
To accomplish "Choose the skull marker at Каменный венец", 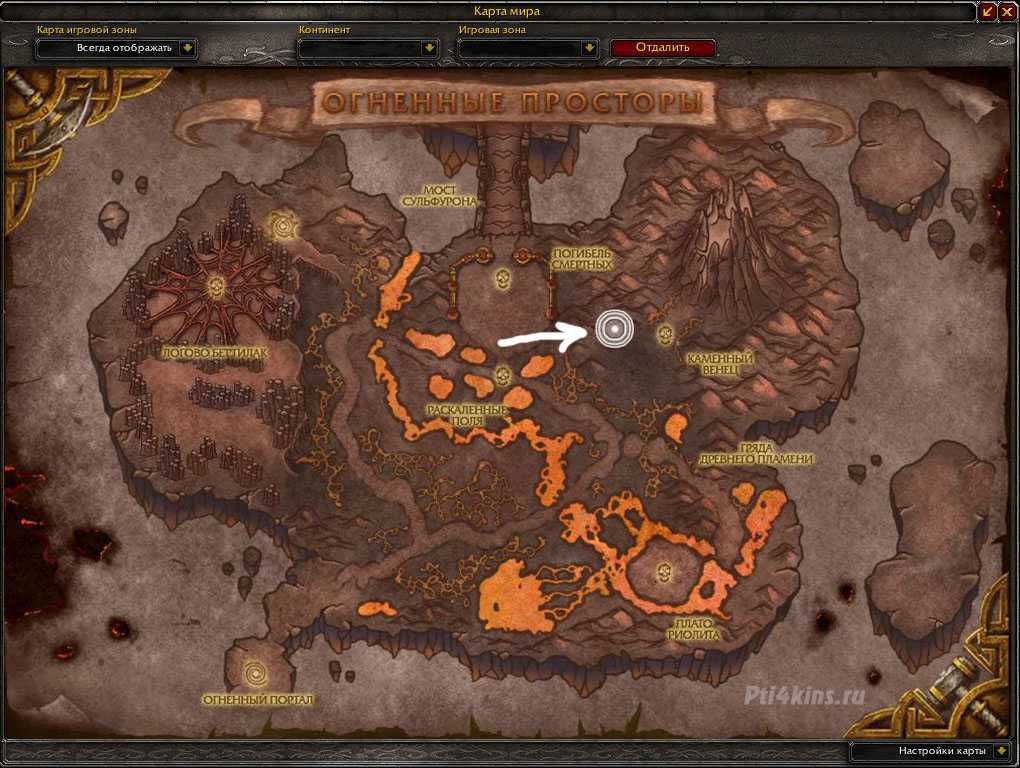I will point(662,333).
